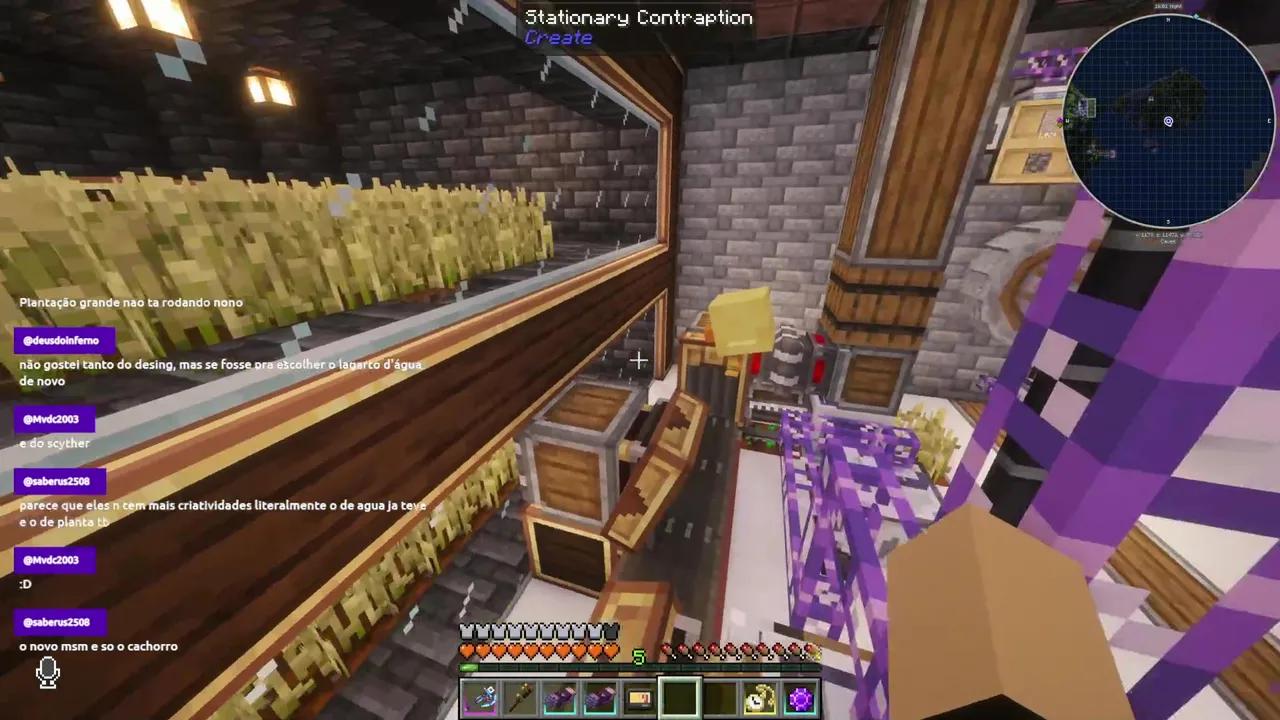Select the framed map item in the fifth hotbar slot

click(638, 698)
